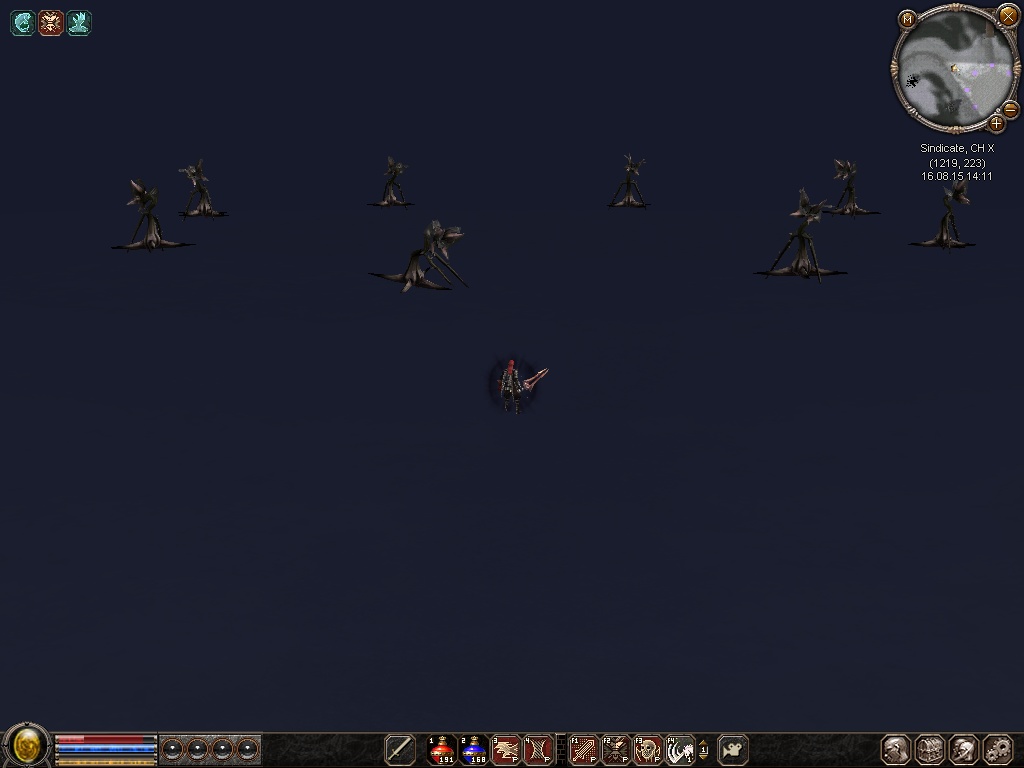Open the system options gear icon
This screenshot has width=1024, height=768.
click(x=998, y=749)
